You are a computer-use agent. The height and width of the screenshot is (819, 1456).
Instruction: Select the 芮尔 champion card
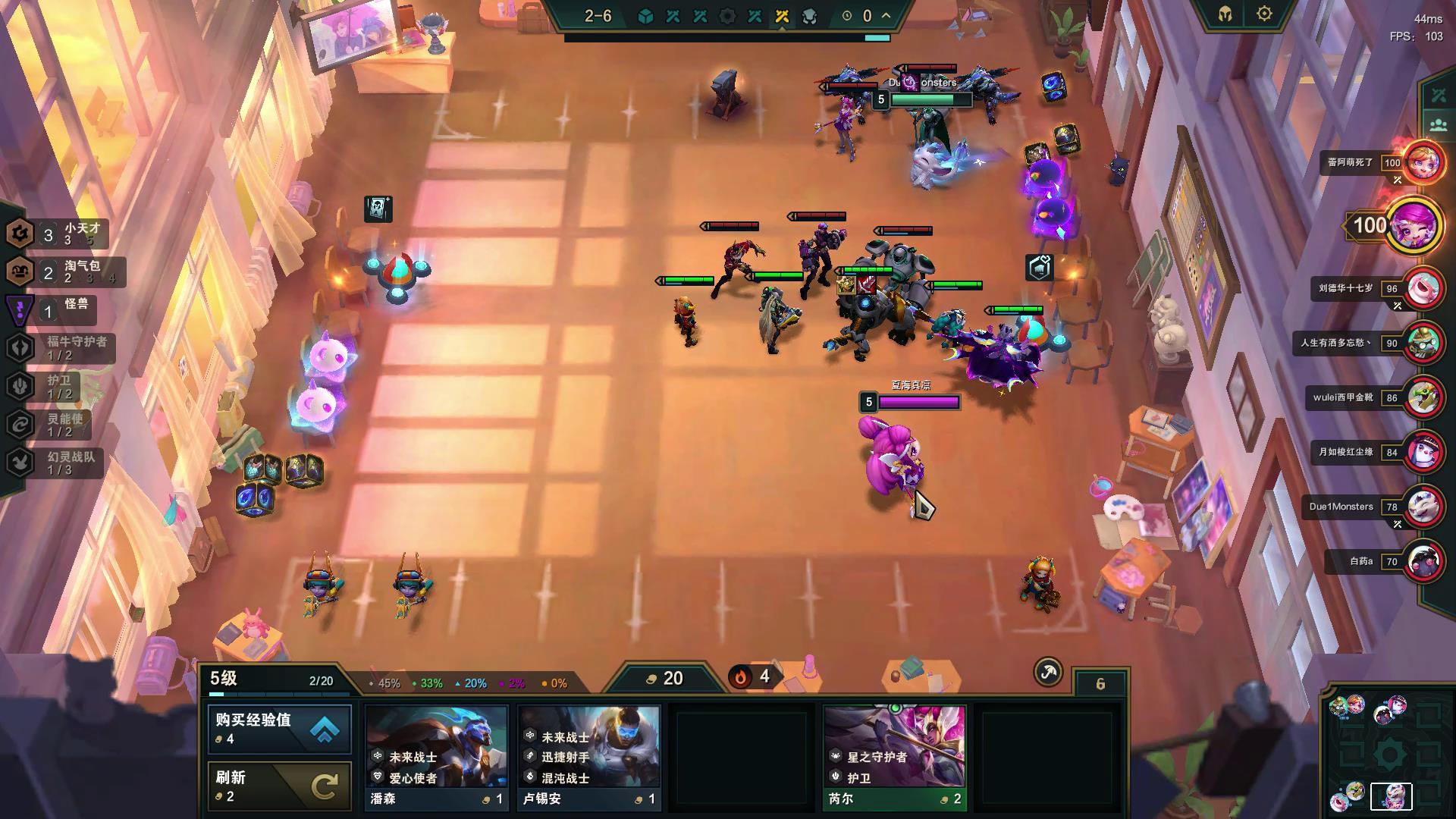(895, 757)
